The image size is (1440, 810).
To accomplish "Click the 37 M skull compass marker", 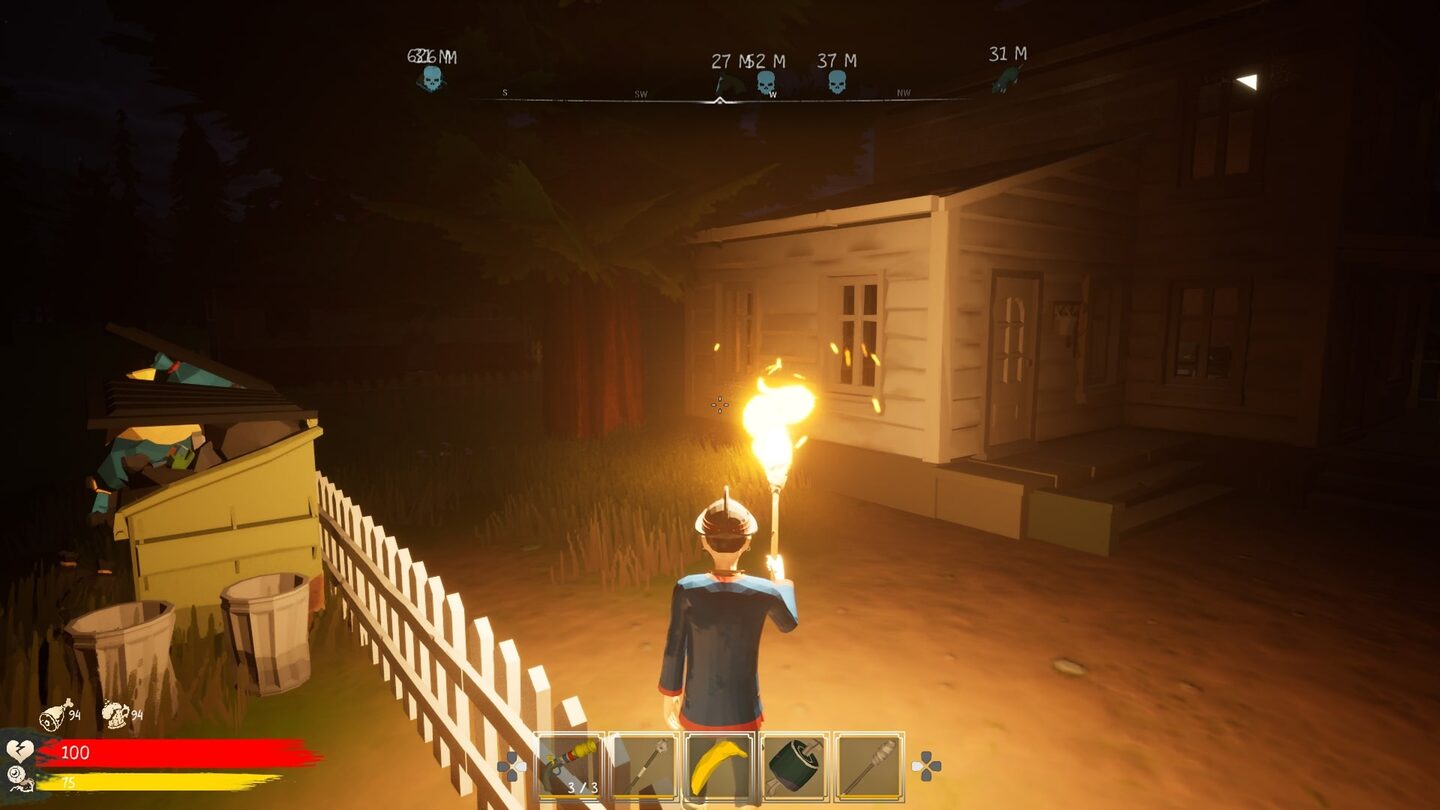I will (x=837, y=81).
